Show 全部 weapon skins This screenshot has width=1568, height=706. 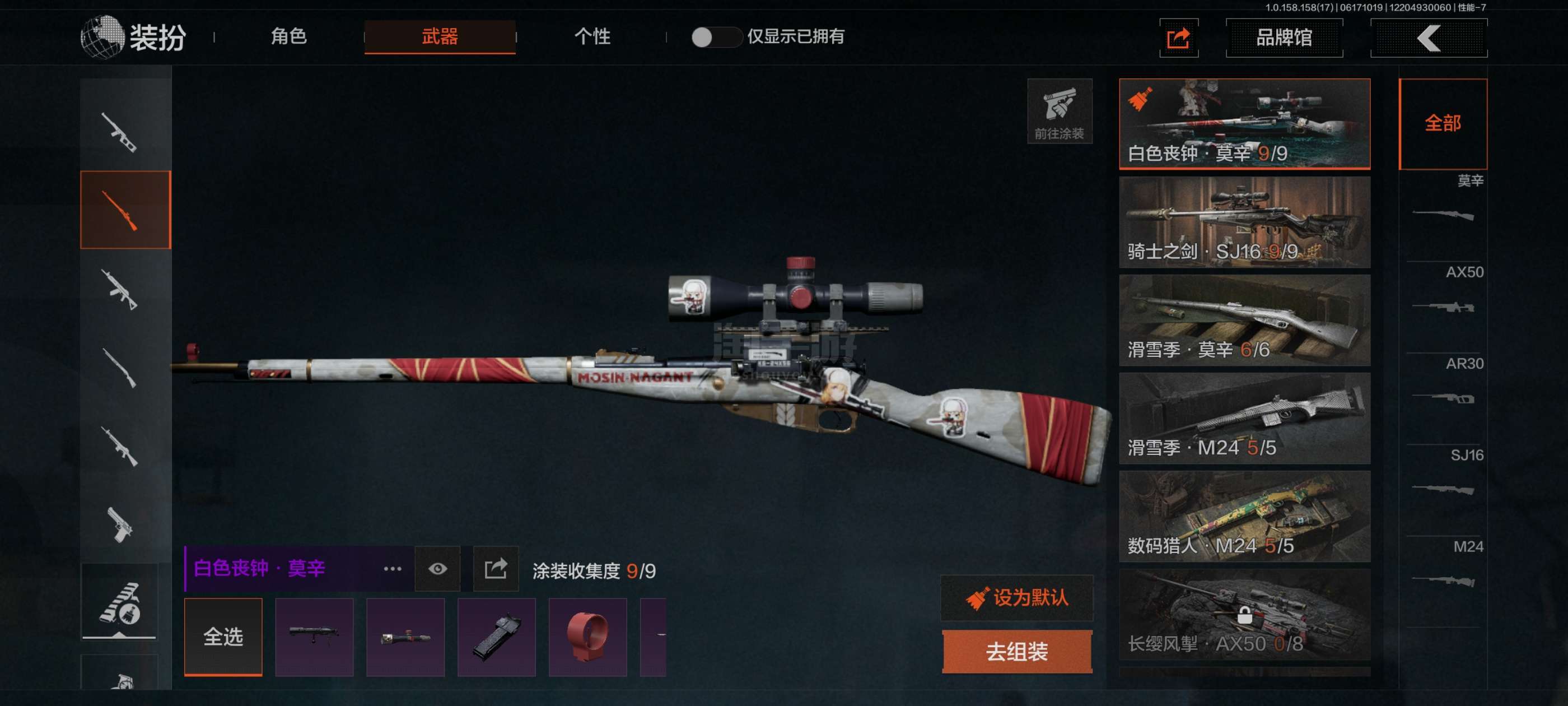(1443, 124)
